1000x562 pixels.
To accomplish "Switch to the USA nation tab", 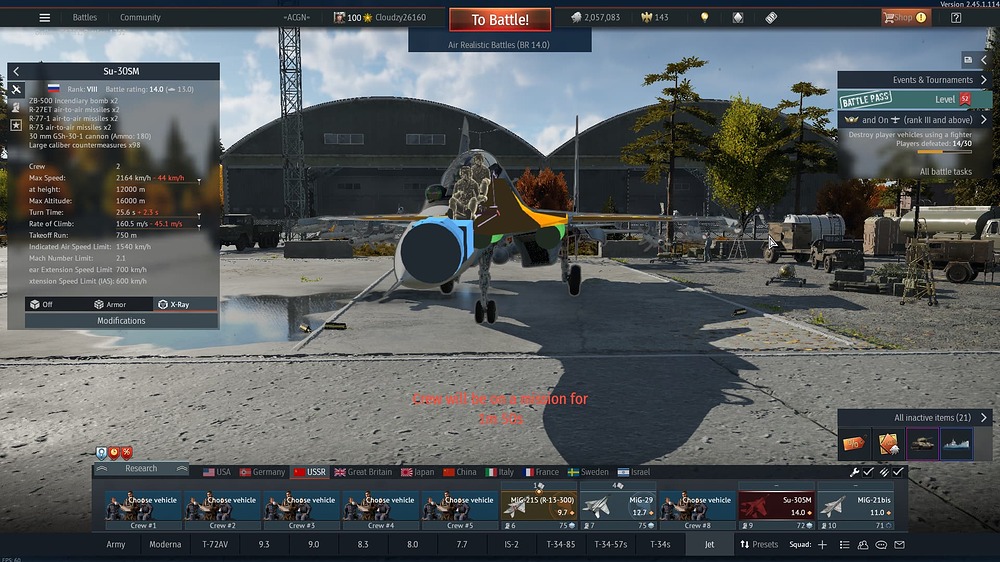I will click(x=216, y=472).
